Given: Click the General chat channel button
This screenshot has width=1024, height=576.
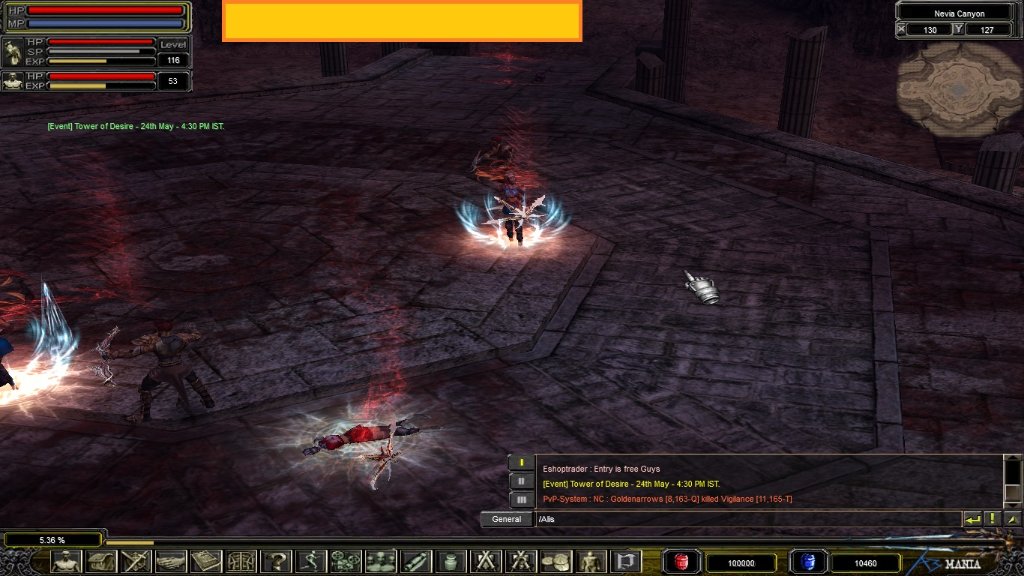Looking at the screenshot, I should point(506,519).
